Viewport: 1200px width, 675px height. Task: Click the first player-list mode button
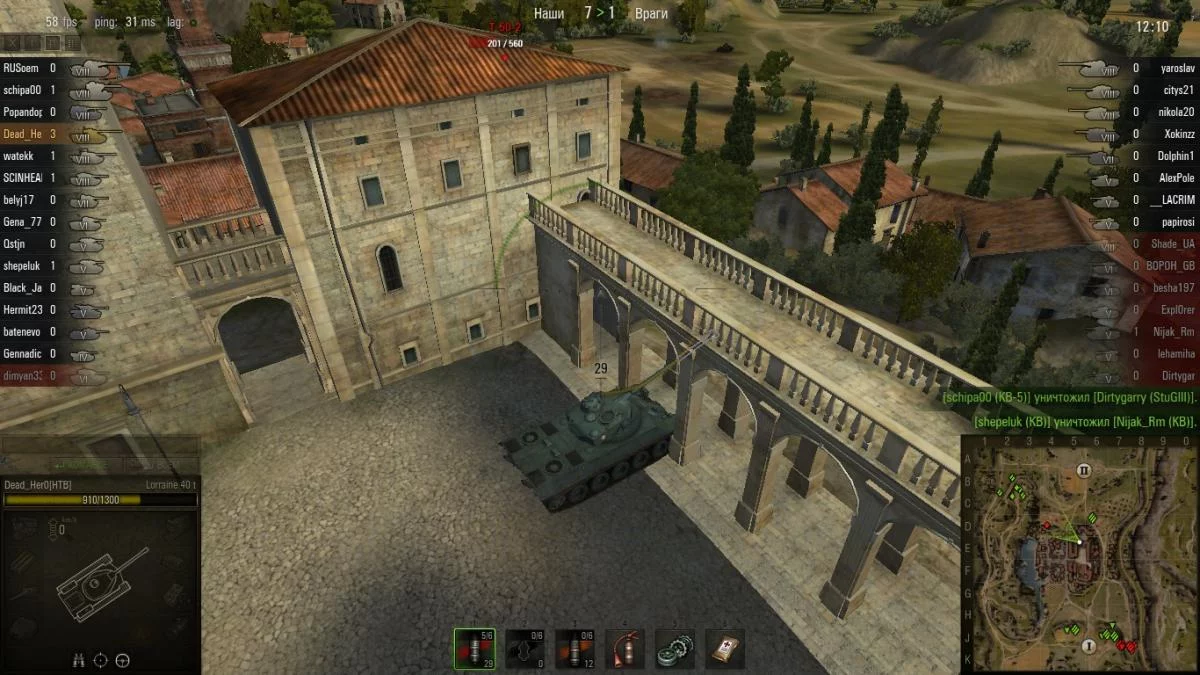point(12,43)
